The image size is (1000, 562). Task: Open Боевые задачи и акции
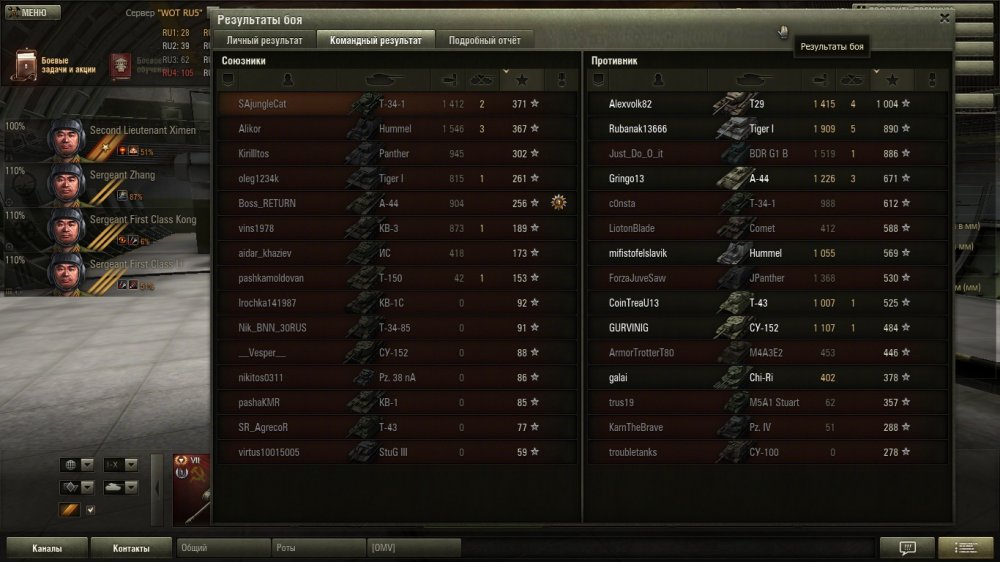click(x=50, y=66)
